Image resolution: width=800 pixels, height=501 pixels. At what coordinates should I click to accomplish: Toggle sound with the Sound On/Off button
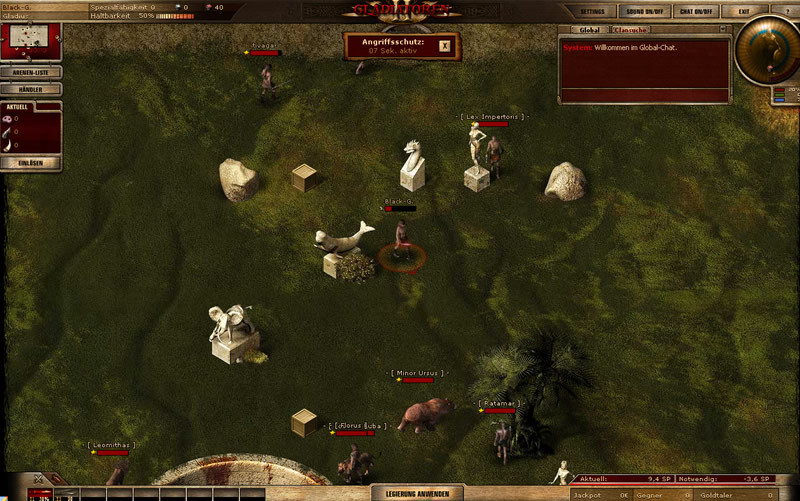644,12
